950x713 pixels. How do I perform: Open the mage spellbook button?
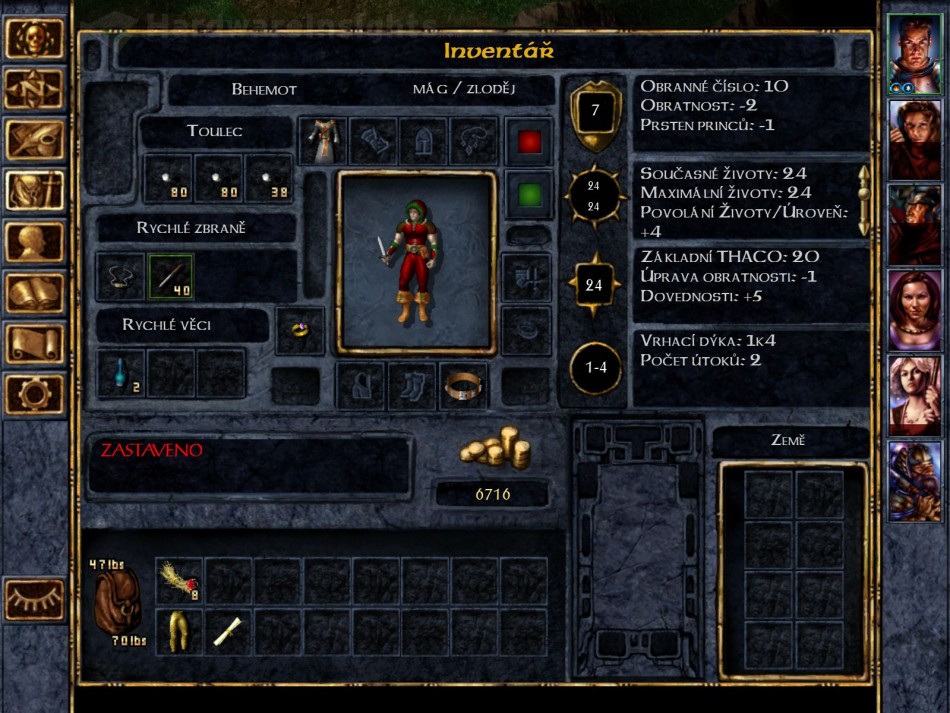coord(35,292)
